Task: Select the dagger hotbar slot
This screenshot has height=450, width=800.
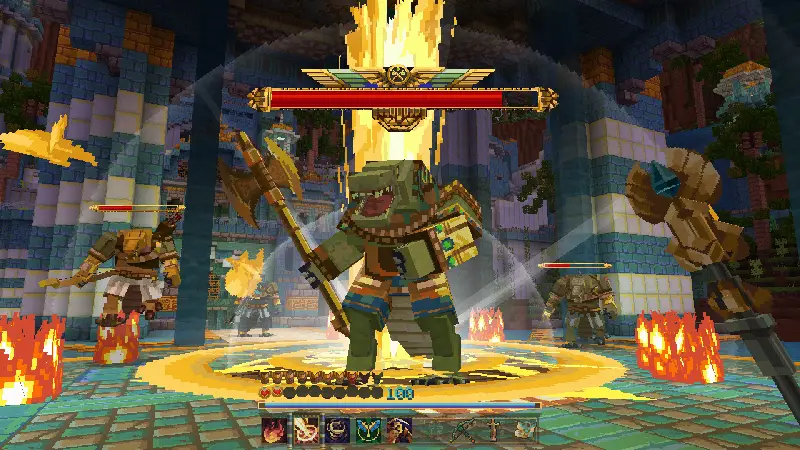Action: pyautogui.click(x=492, y=430)
